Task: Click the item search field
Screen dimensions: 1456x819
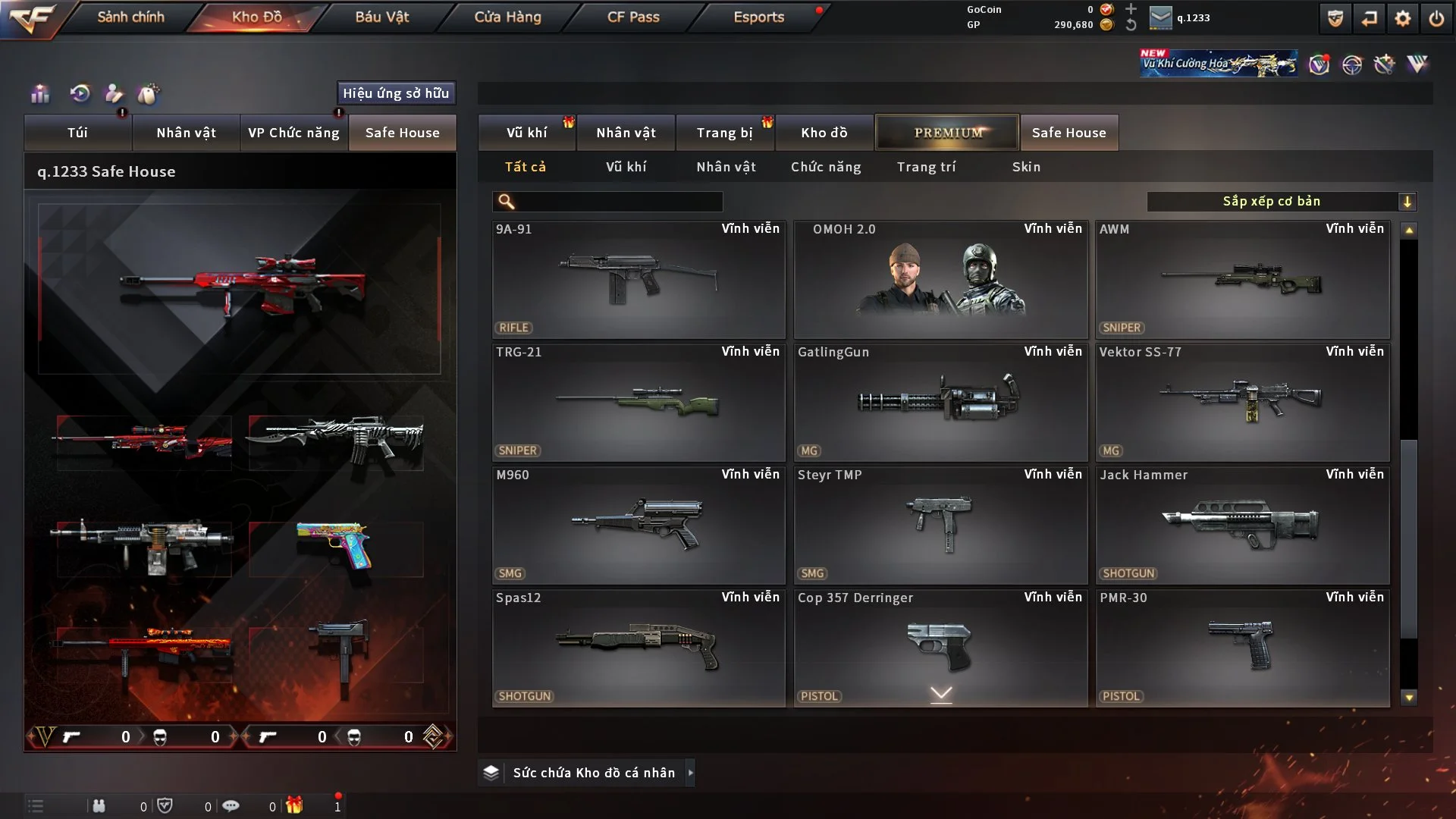Action: [618, 202]
